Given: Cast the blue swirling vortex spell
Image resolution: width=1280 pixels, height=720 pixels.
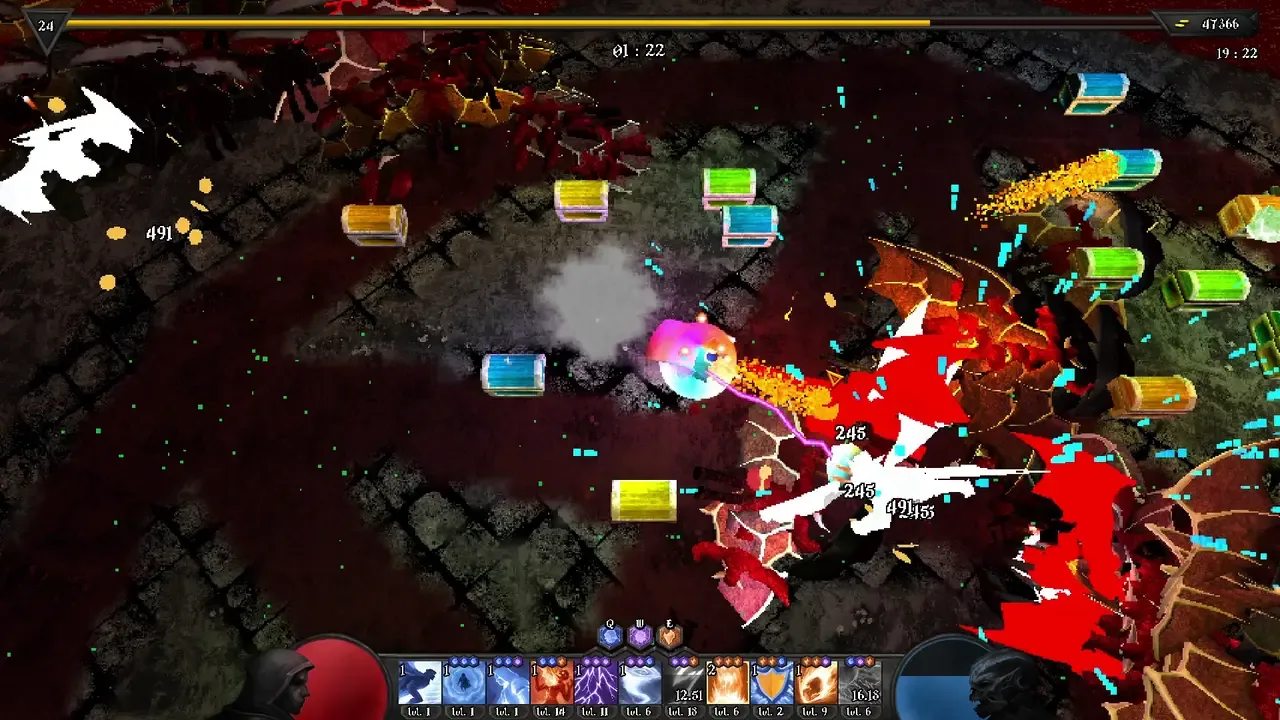Looking at the screenshot, I should (x=464, y=684).
